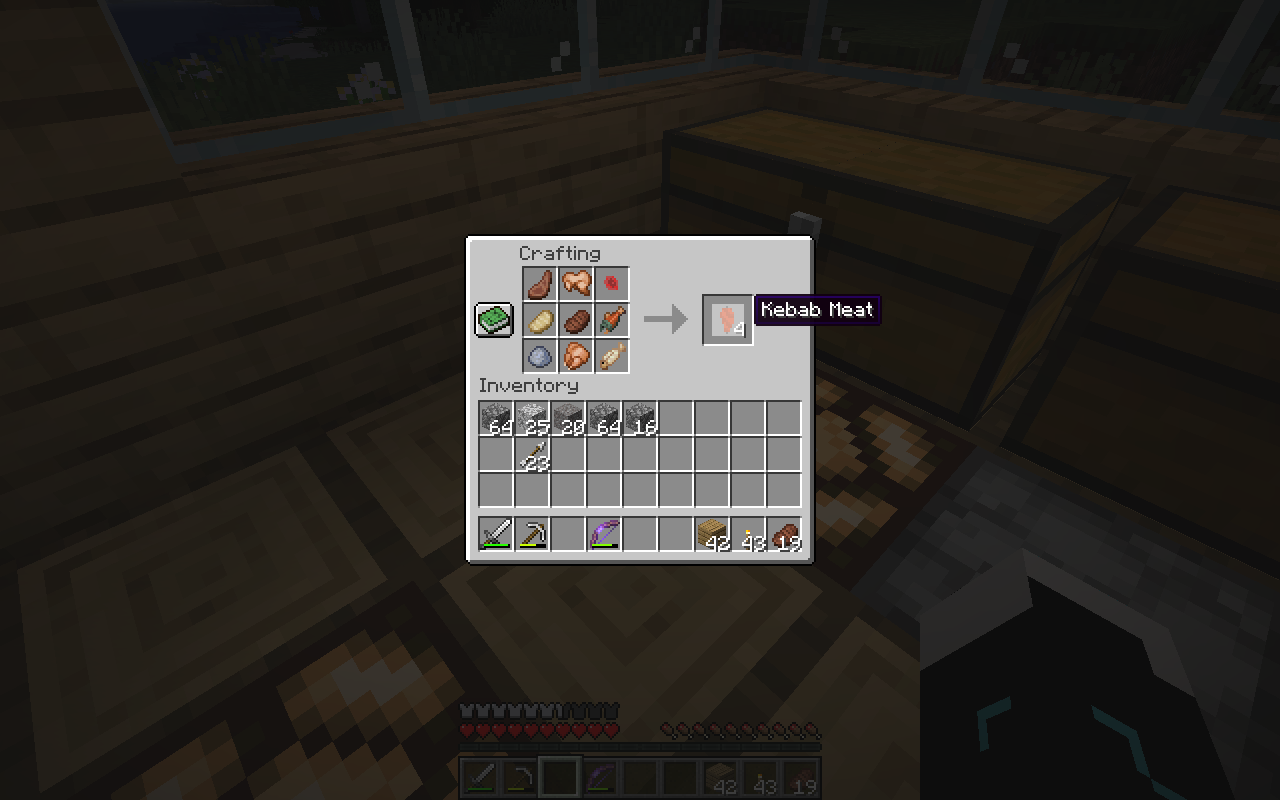Take the Kebab Meat from the output slot
Viewport: 1280px width, 800px height.
pyautogui.click(x=726, y=320)
